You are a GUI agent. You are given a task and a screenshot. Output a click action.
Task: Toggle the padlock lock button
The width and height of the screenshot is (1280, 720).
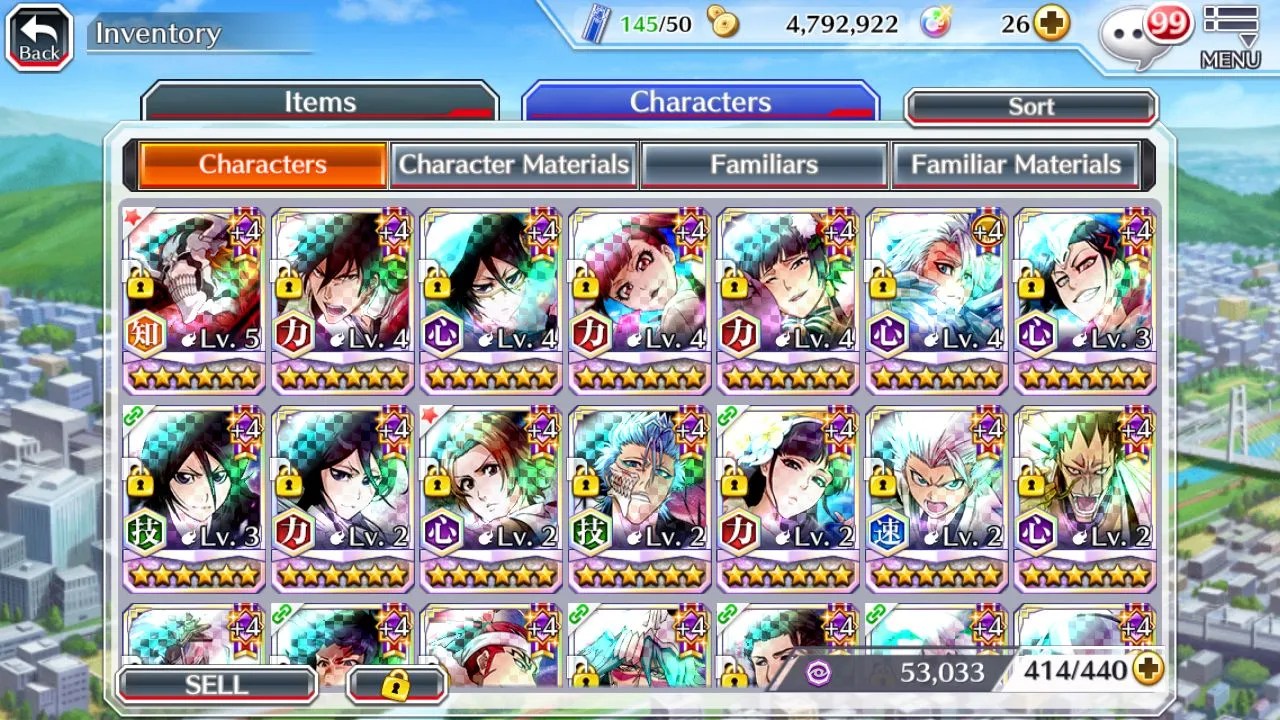point(396,685)
